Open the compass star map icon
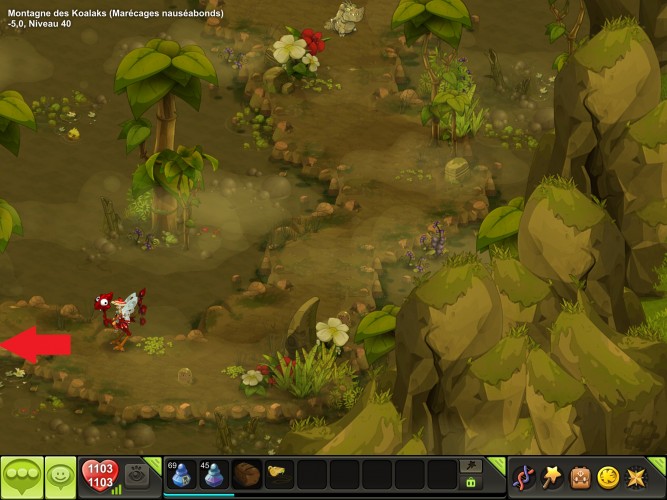 pyautogui.click(x=634, y=477)
